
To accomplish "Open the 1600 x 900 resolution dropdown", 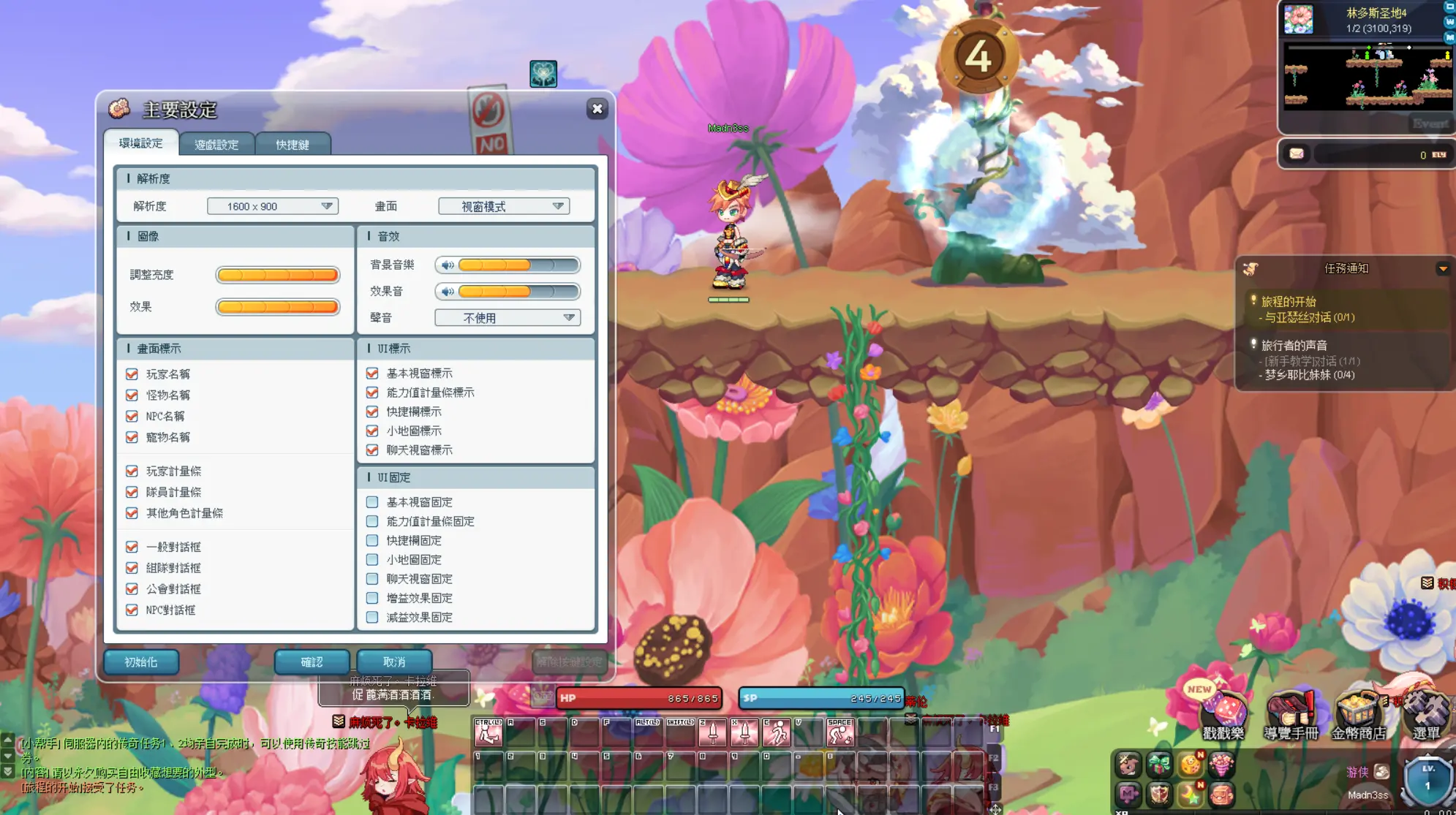I will click(x=272, y=206).
